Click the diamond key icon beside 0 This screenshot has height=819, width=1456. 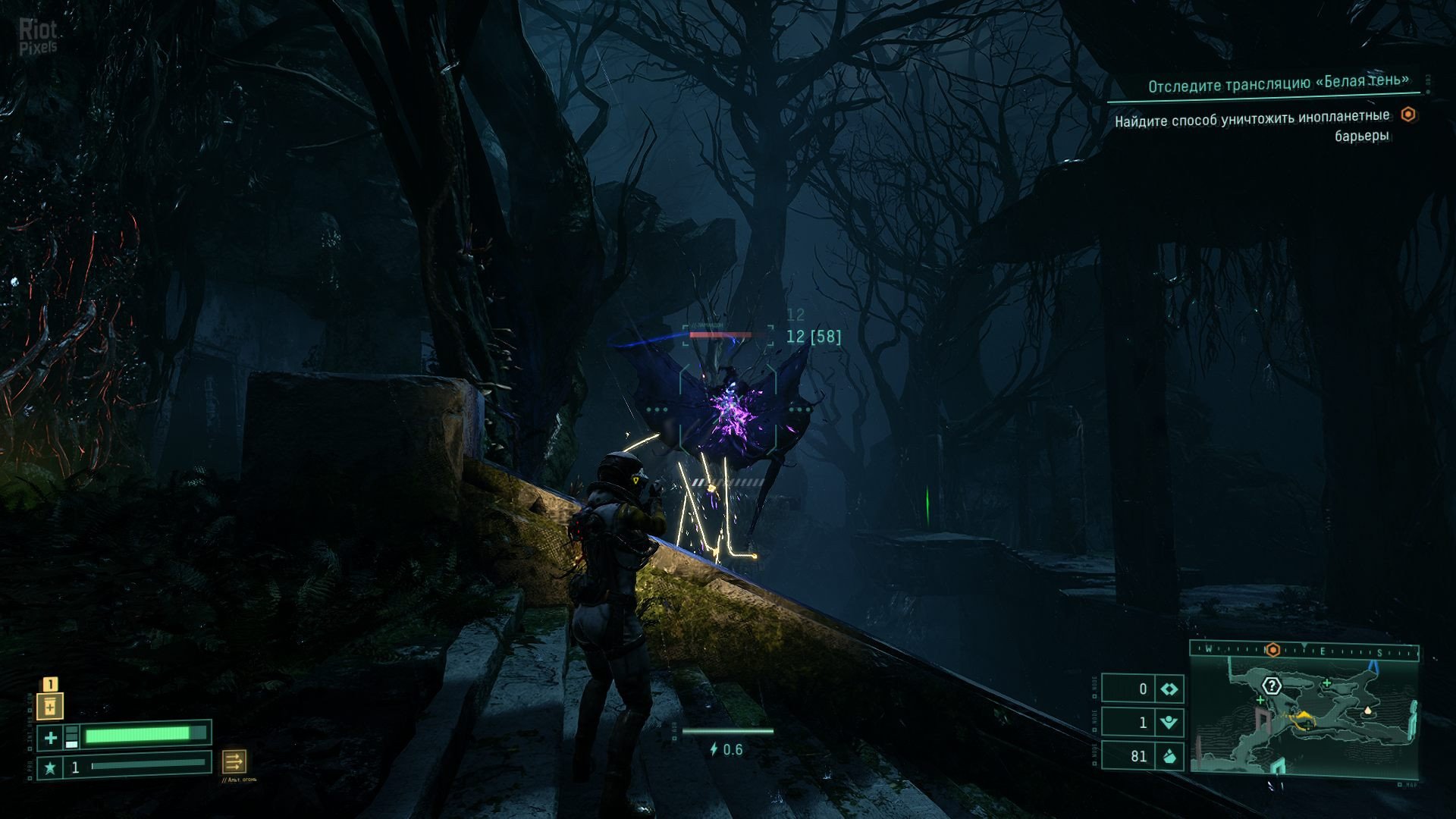[x=1169, y=689]
